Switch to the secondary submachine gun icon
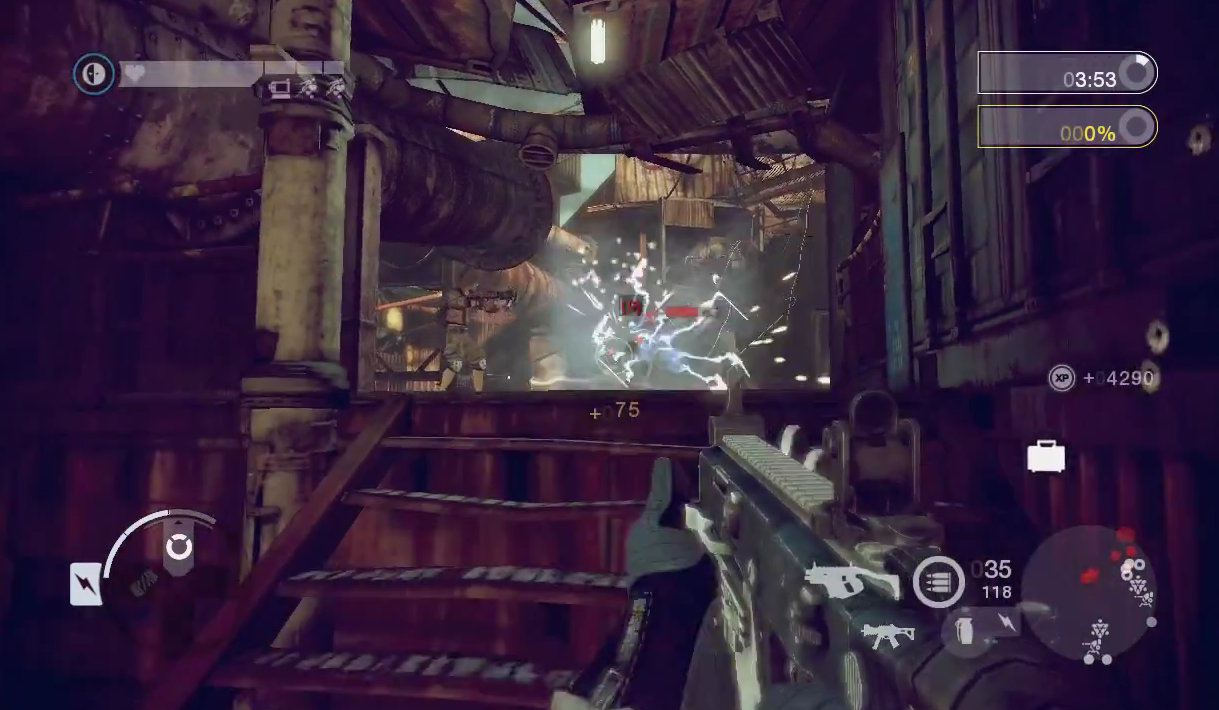 pos(889,634)
